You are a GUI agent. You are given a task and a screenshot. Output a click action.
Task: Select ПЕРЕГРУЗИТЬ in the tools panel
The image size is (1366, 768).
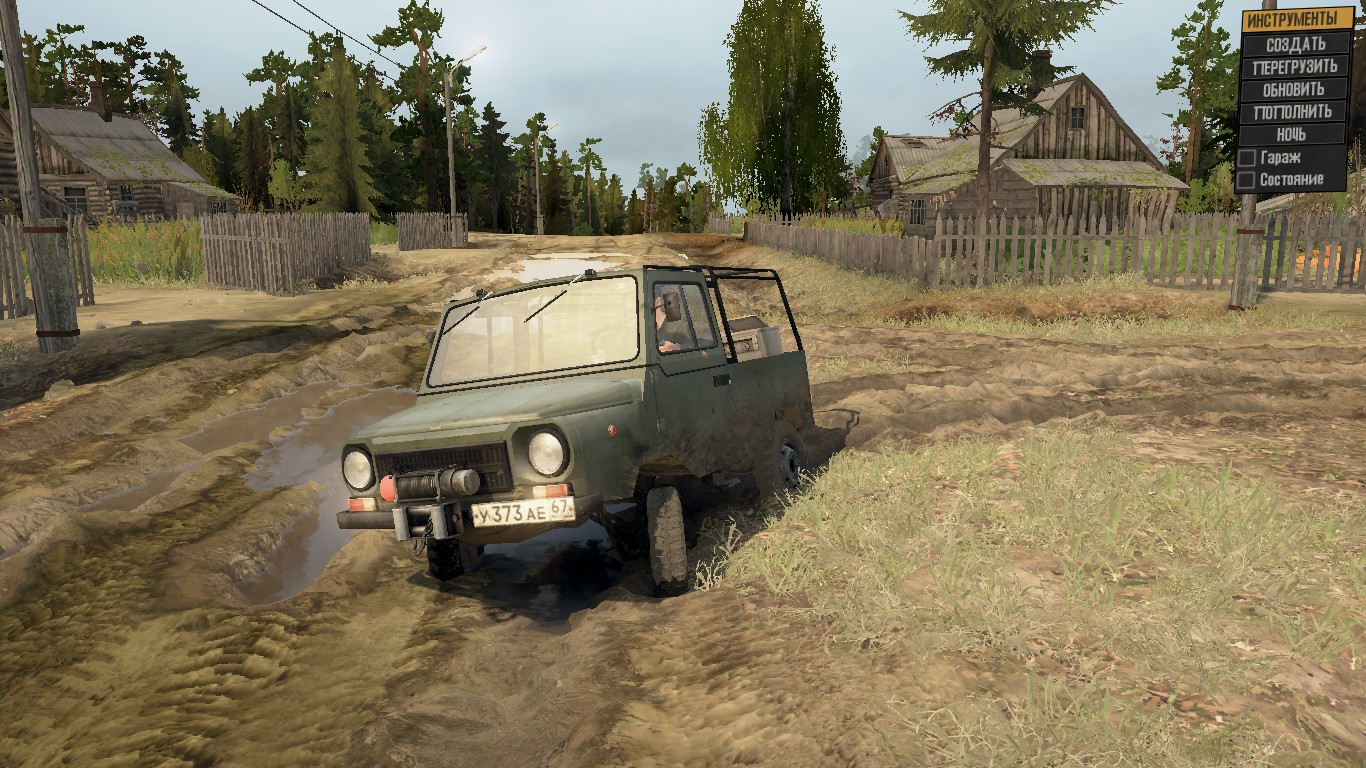pyautogui.click(x=1295, y=67)
